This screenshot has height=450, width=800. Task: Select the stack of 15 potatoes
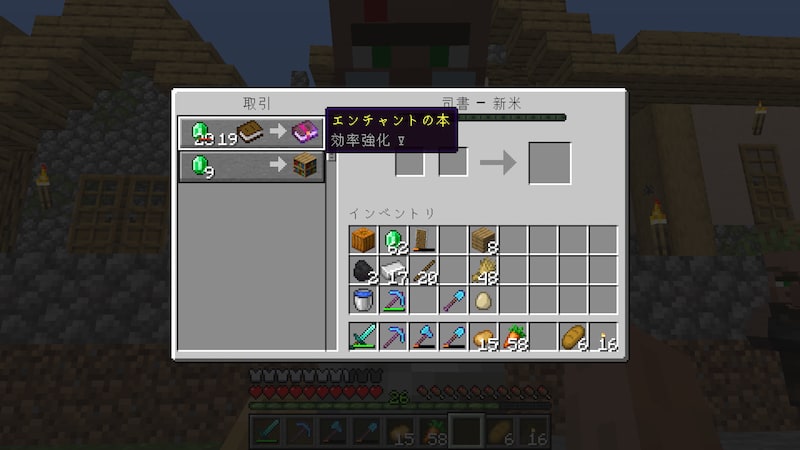click(483, 337)
